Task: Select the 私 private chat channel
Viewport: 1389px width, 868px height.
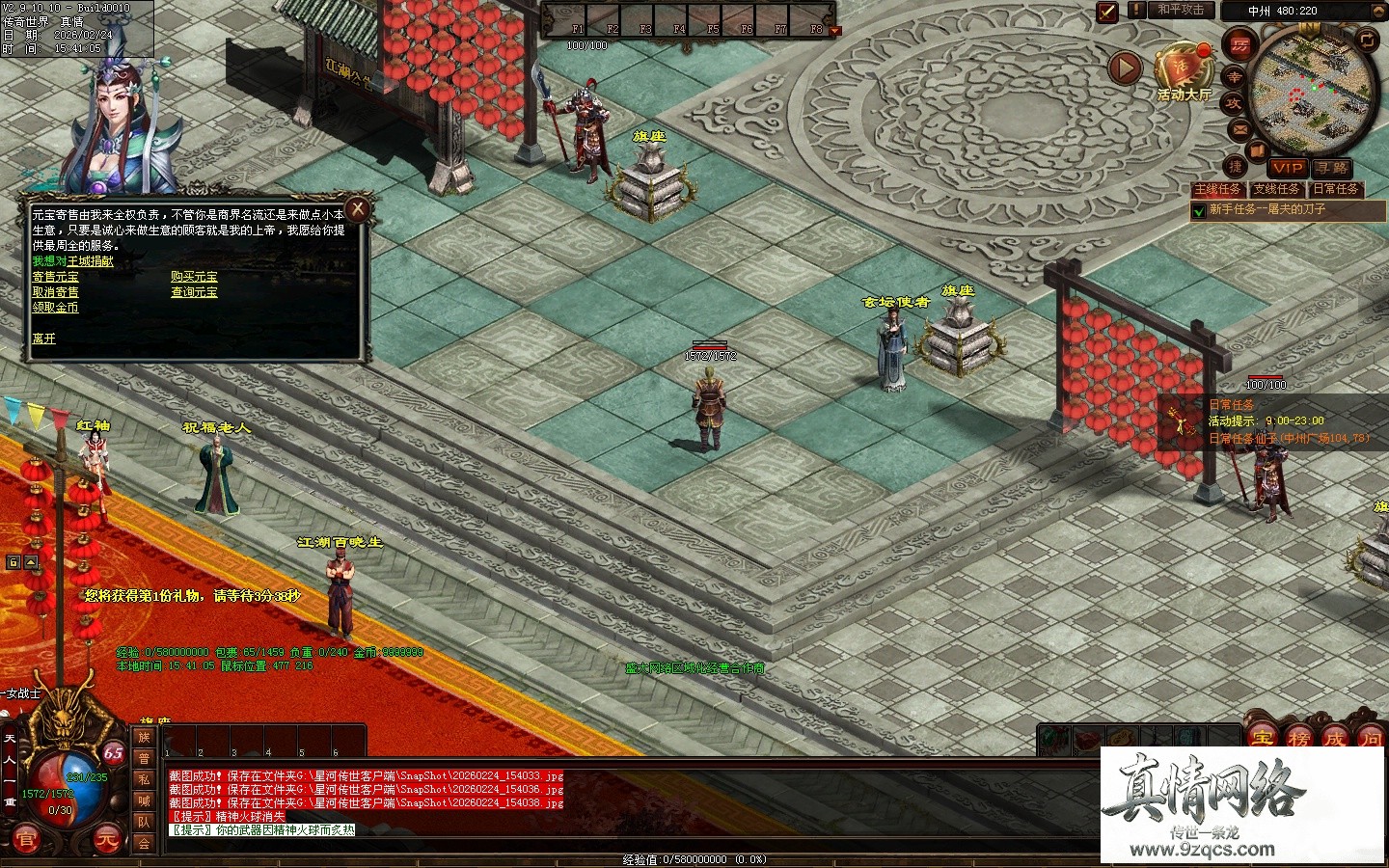Action: [144, 779]
